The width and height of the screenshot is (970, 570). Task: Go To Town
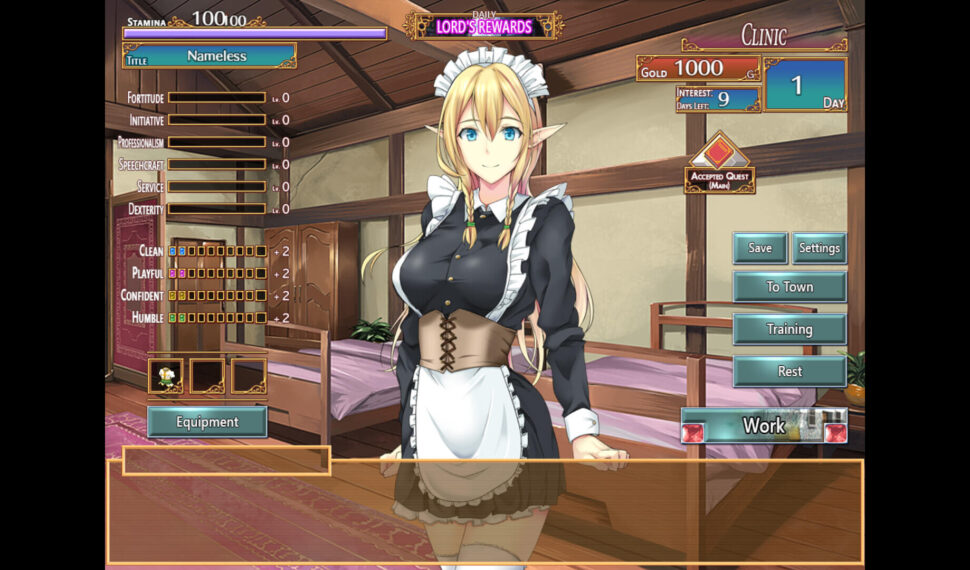[789, 287]
